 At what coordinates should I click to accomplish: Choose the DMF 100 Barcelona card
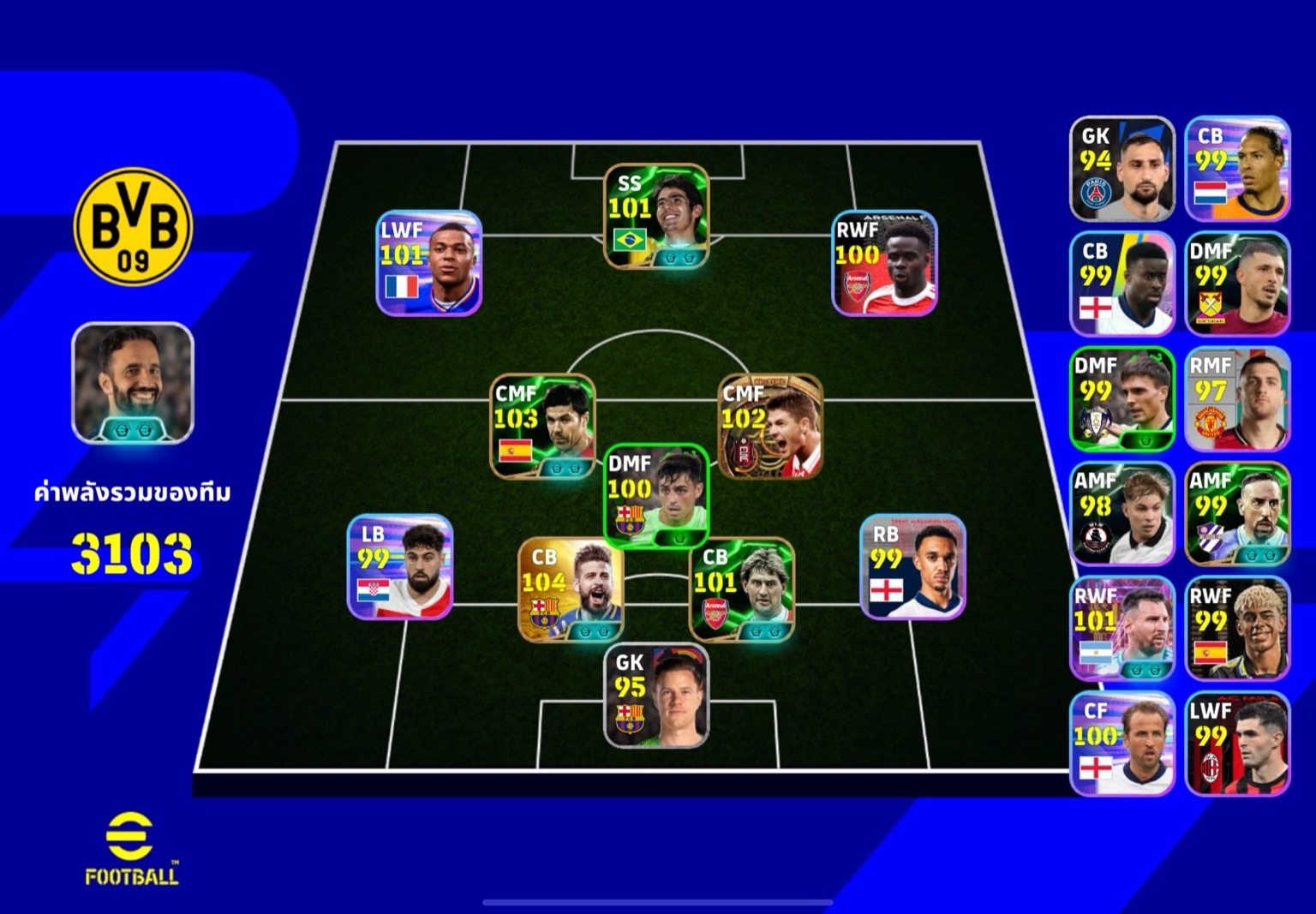click(656, 496)
